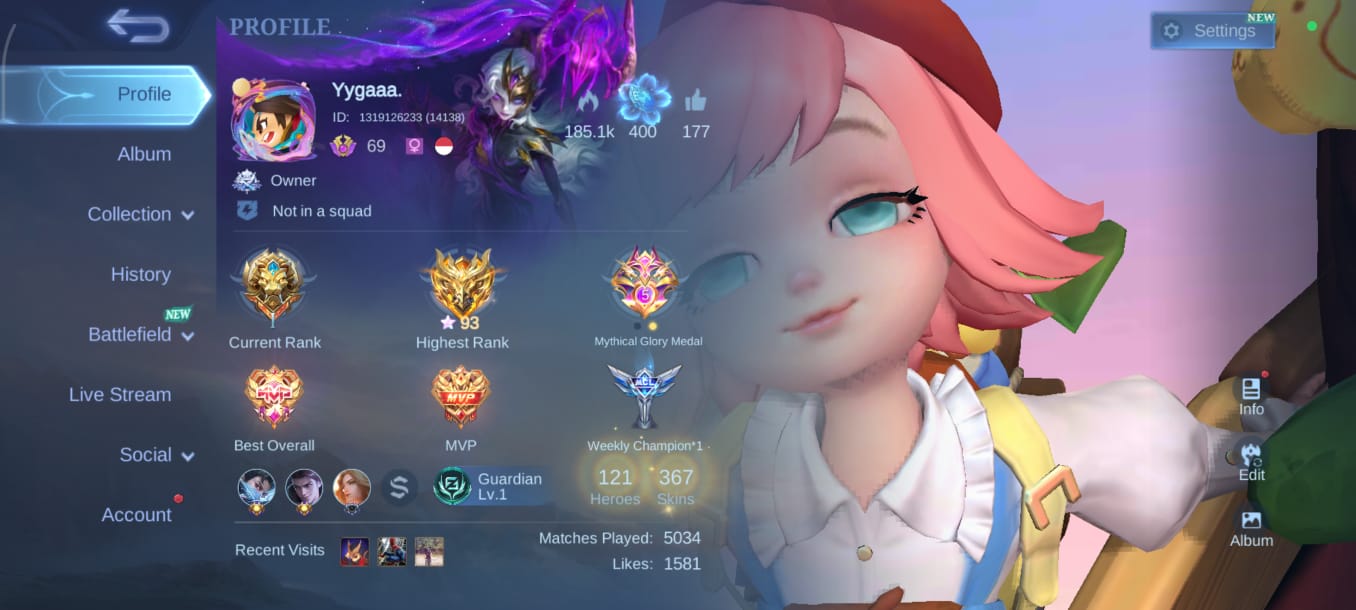This screenshot has height=610, width=1356.
Task: Expand the Battlefield section
Action: click(x=140, y=334)
